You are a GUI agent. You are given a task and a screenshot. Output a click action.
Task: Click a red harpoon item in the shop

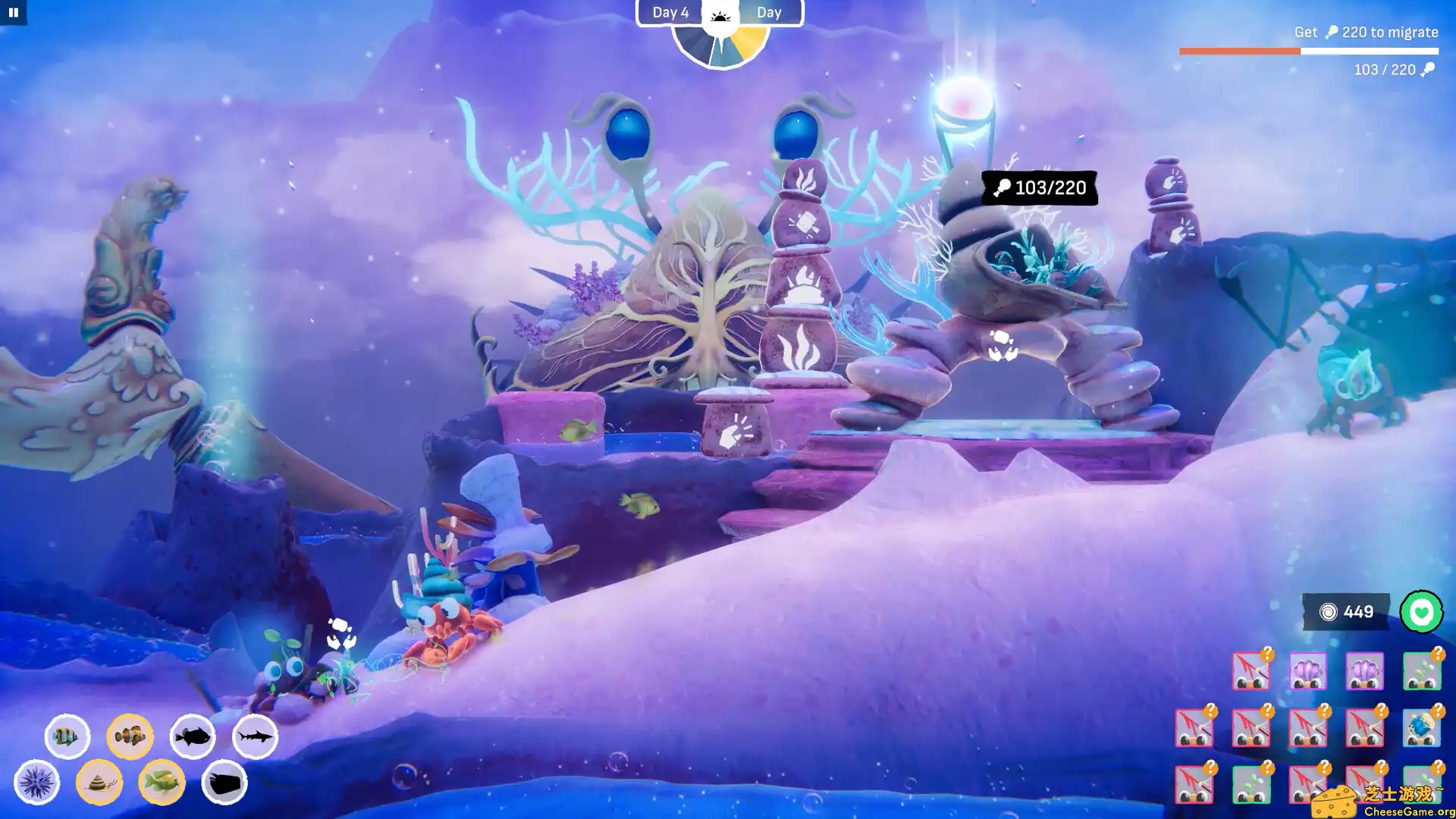tap(1251, 671)
